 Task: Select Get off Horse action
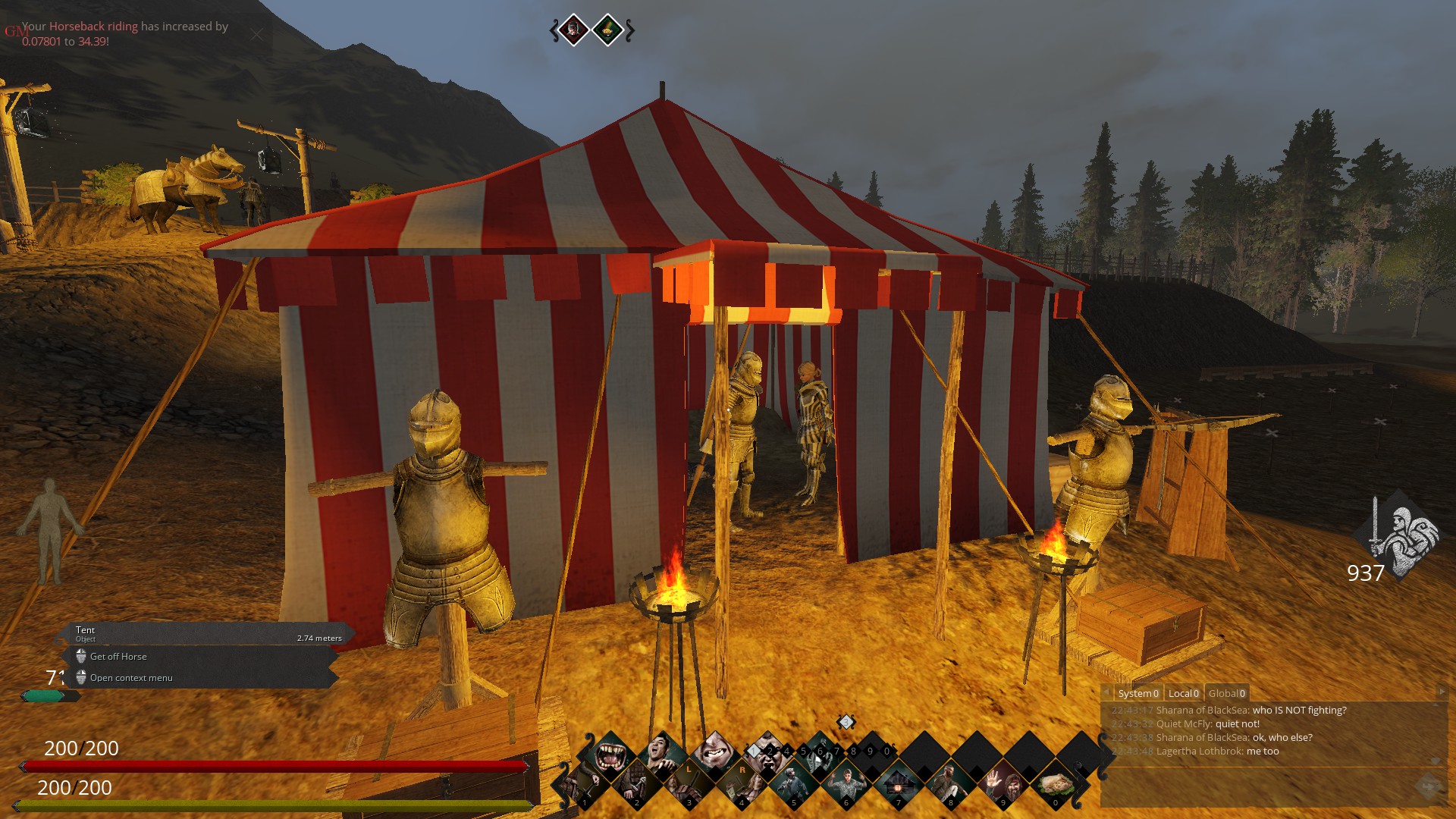tap(118, 657)
